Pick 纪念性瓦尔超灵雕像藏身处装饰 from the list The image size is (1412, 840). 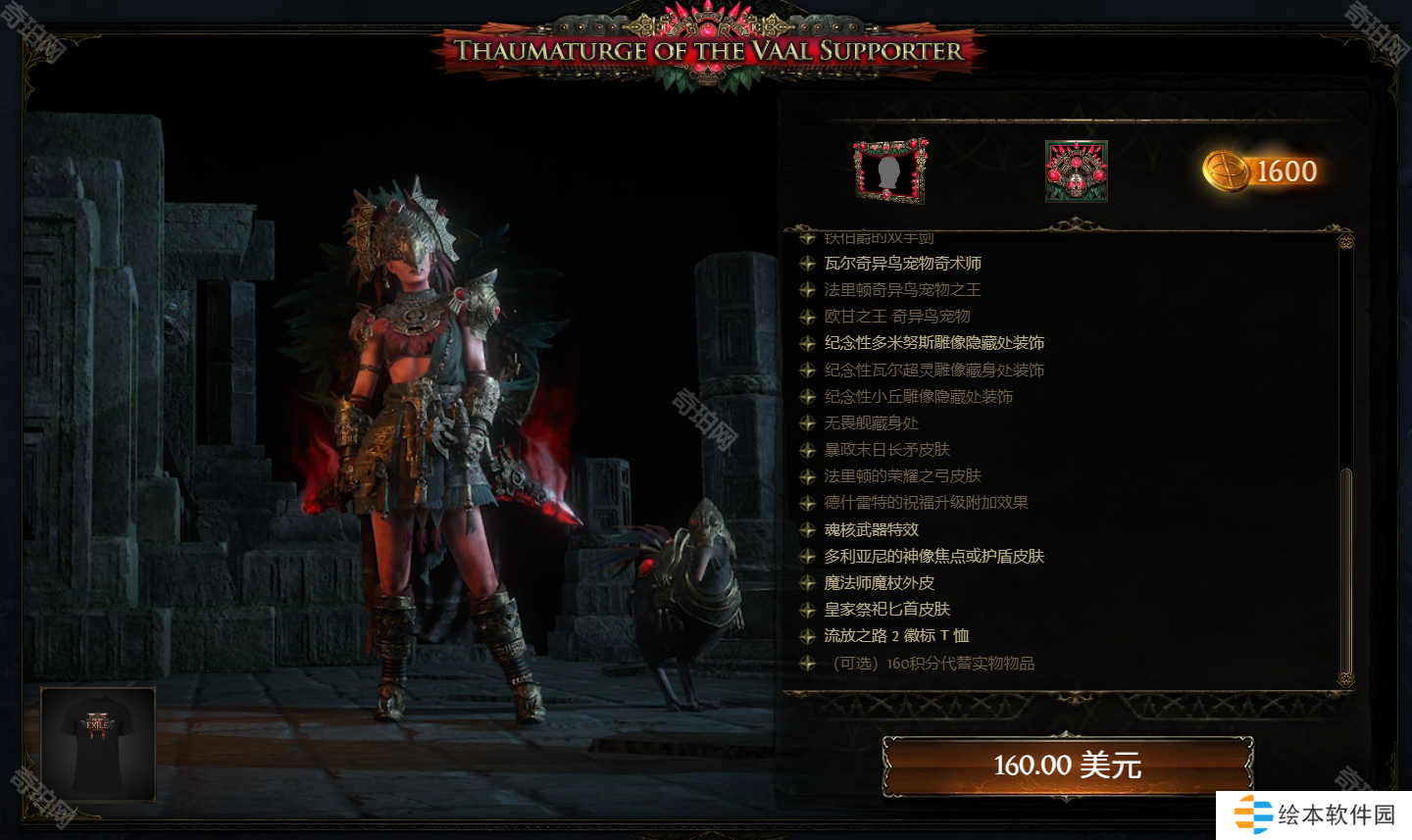[x=933, y=371]
